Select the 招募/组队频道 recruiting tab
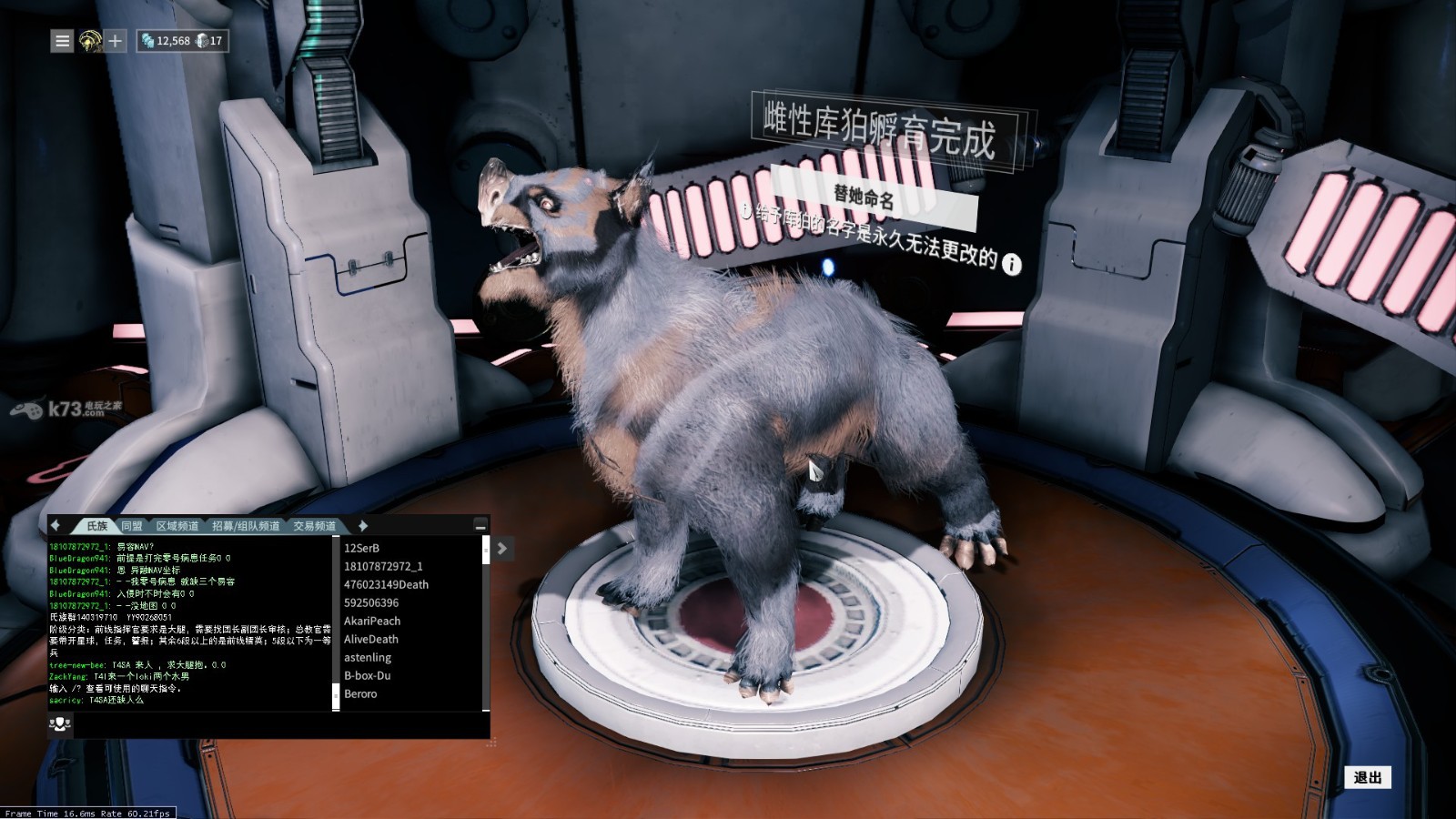 pos(246,526)
